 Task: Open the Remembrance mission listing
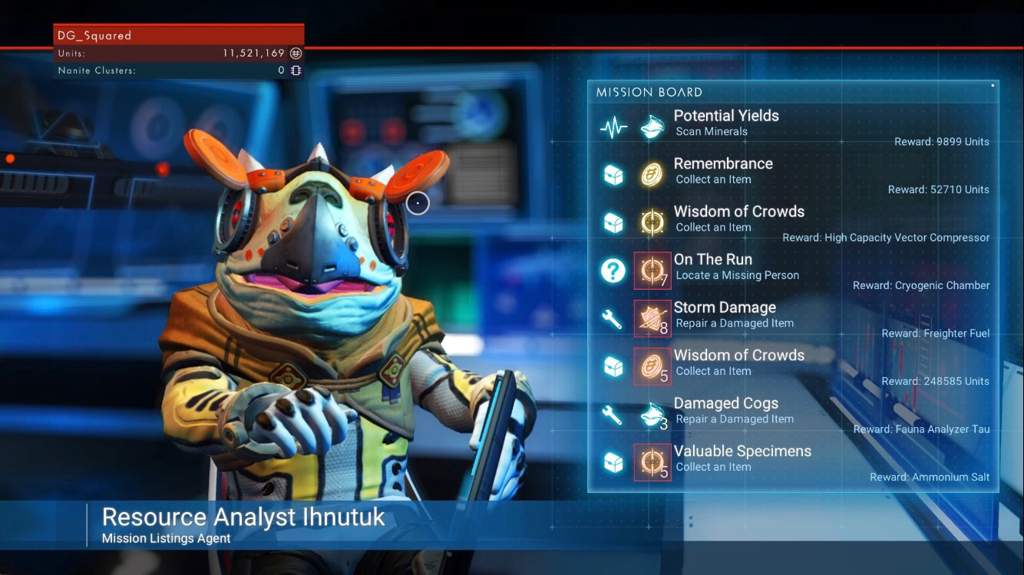point(723,171)
